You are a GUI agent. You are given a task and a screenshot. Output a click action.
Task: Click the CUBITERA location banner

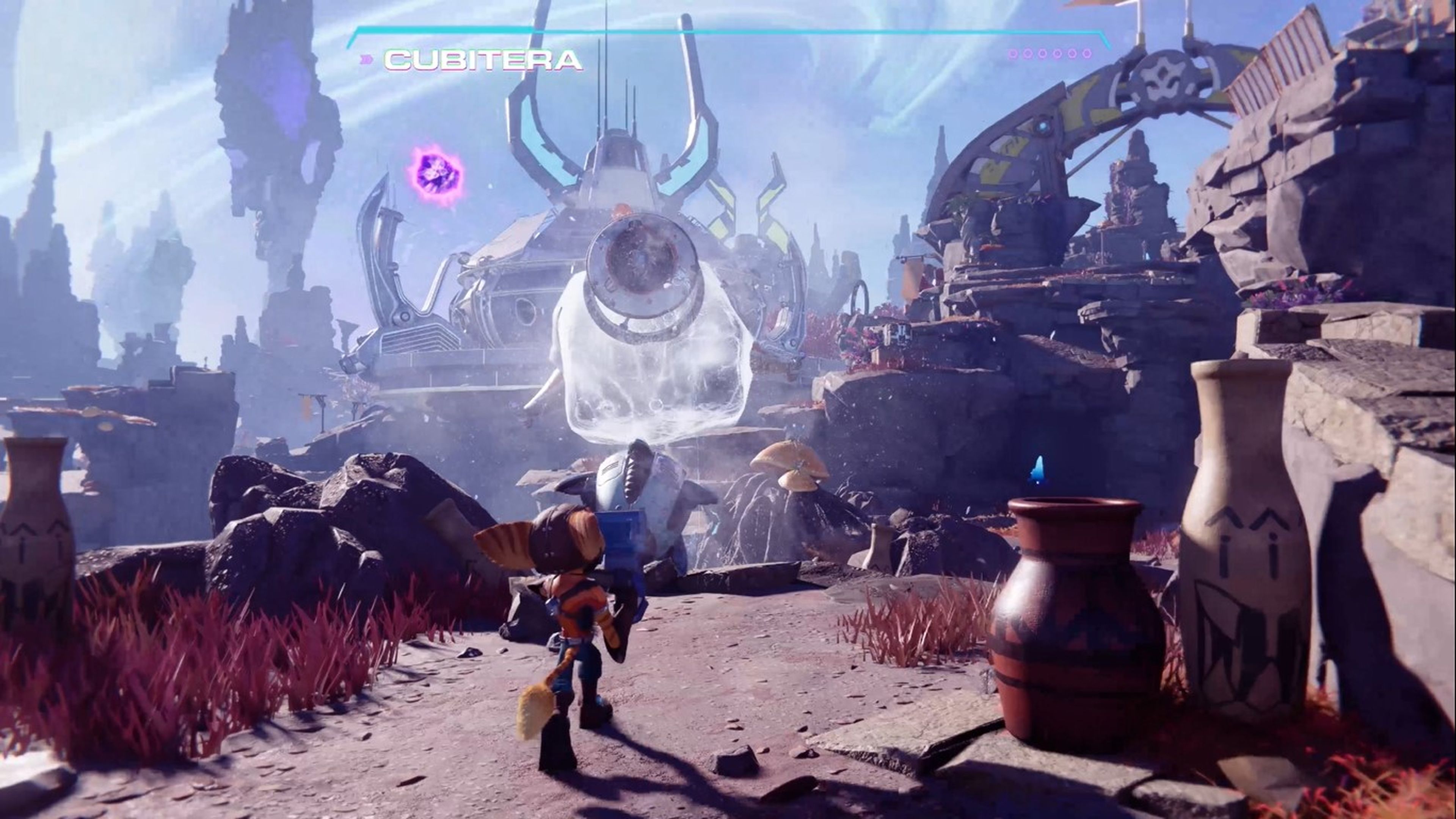[483, 60]
